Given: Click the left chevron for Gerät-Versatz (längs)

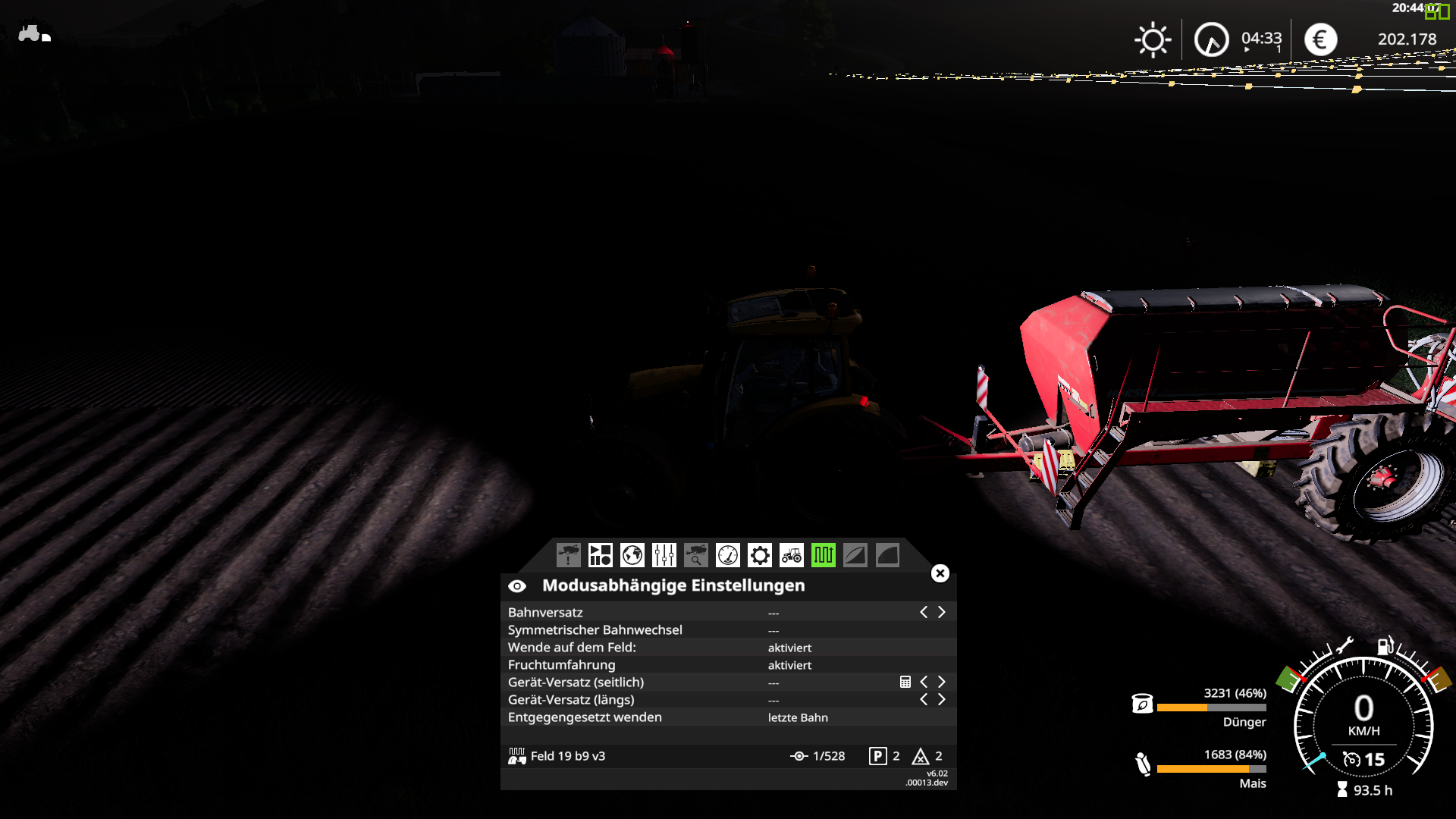Looking at the screenshot, I should point(924,699).
